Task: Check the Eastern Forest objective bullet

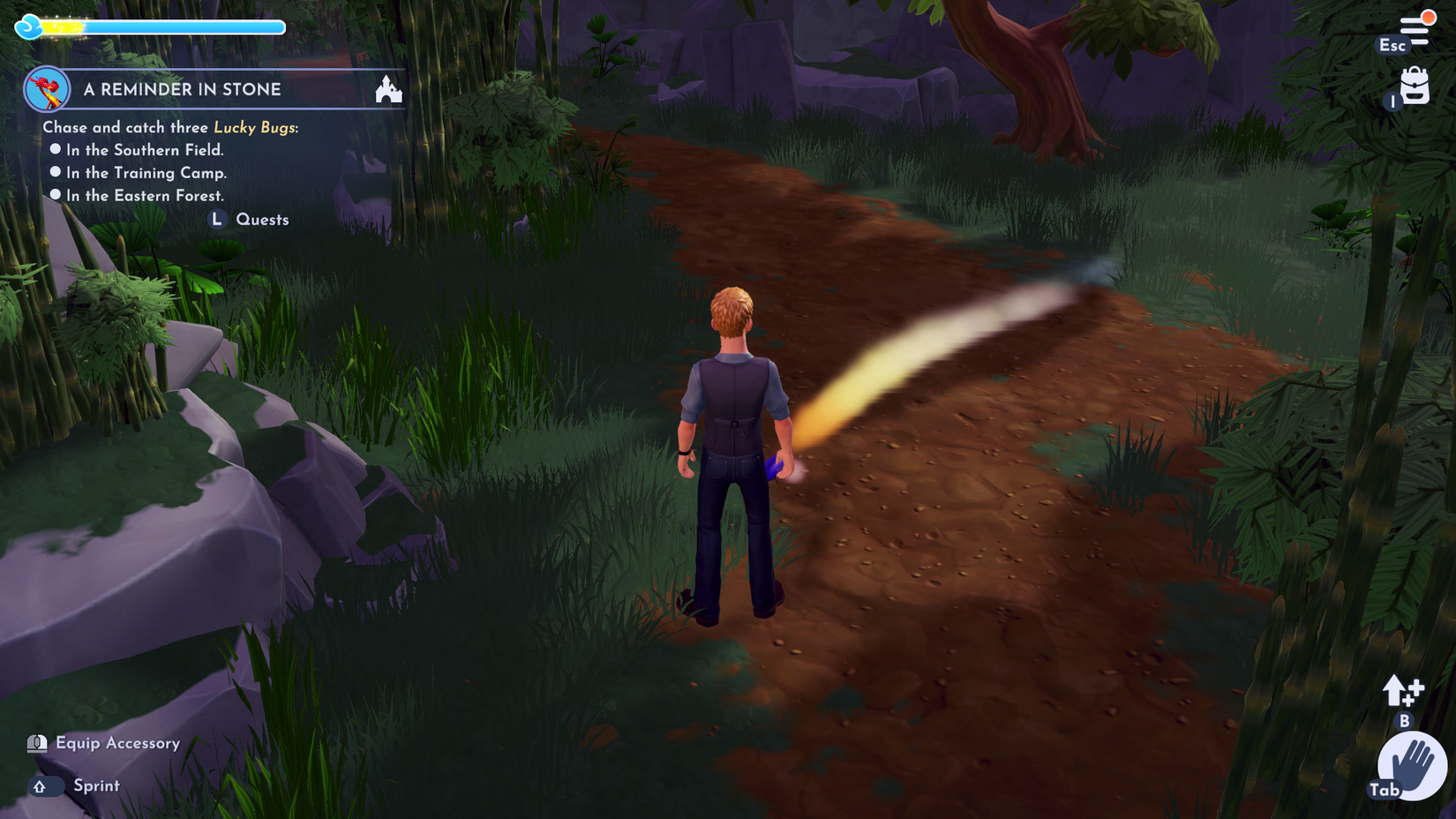Action: 56,195
